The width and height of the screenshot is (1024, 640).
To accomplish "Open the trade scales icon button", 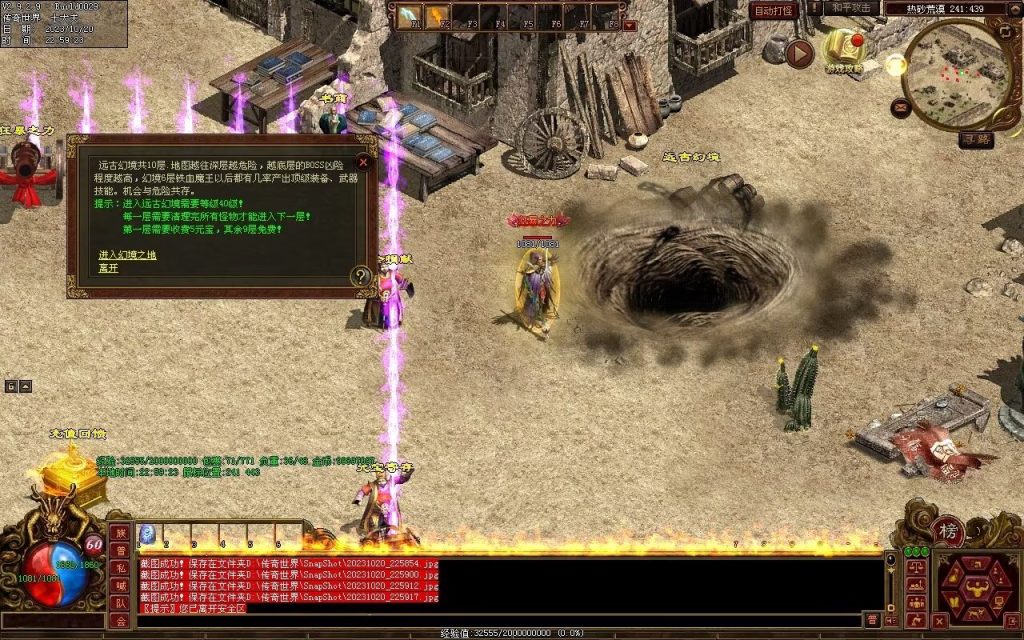I will (914, 566).
